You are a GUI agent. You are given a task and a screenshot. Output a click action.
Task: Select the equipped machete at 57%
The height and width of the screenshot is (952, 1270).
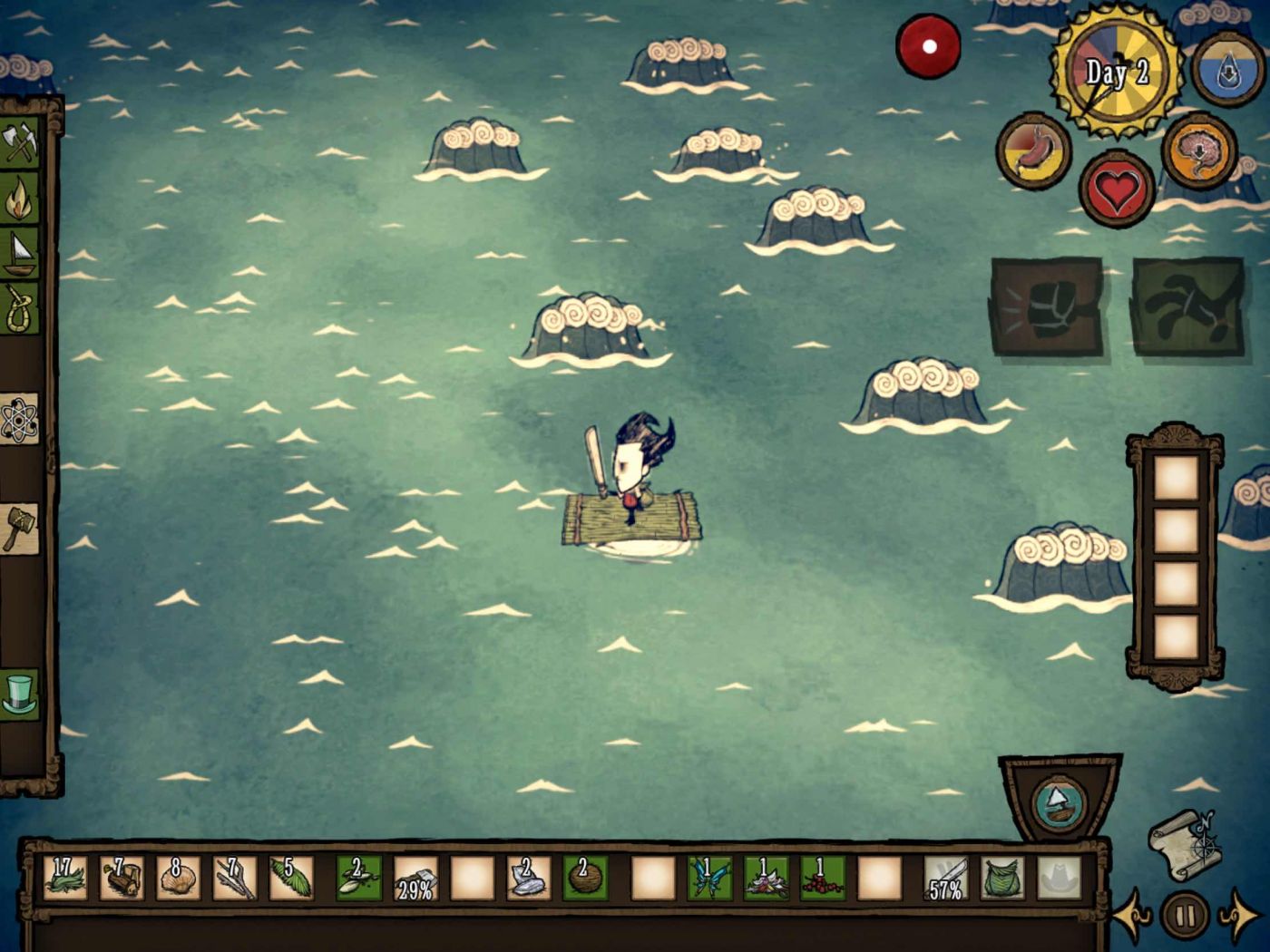(x=945, y=878)
